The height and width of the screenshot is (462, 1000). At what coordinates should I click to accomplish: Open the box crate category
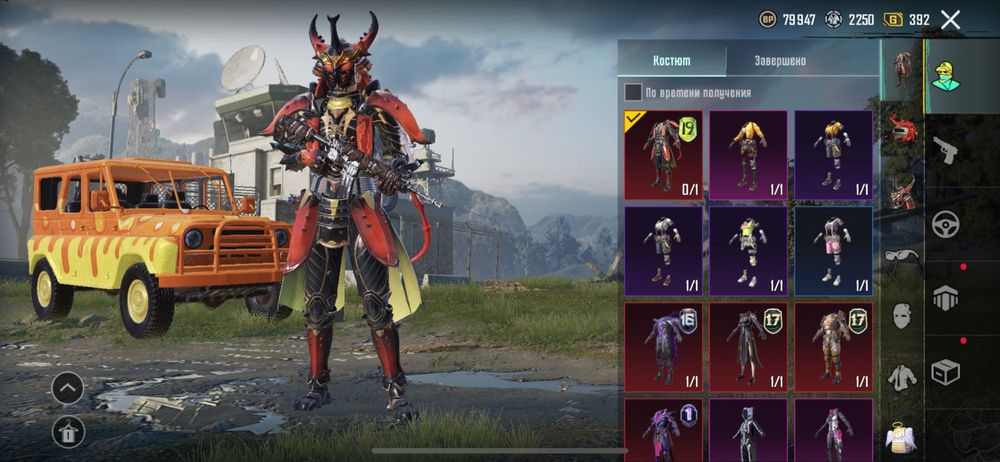pyautogui.click(x=945, y=371)
